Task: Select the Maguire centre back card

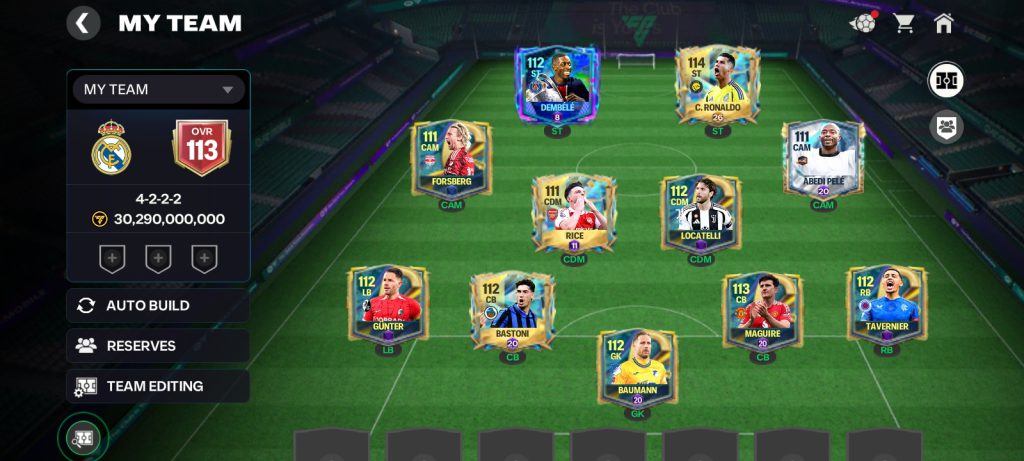Action: coord(762,311)
